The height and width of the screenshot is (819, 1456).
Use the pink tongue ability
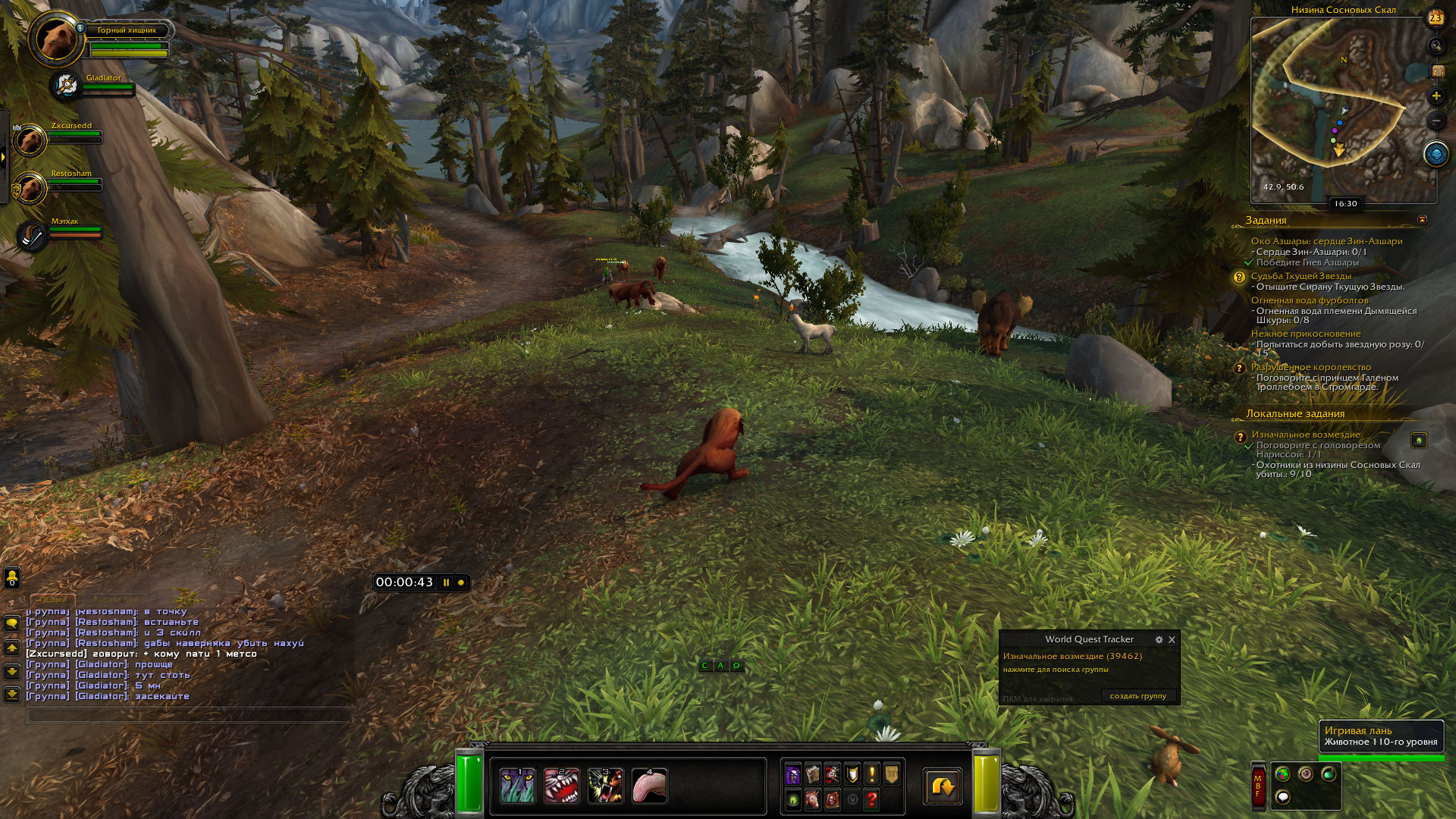pos(649,786)
